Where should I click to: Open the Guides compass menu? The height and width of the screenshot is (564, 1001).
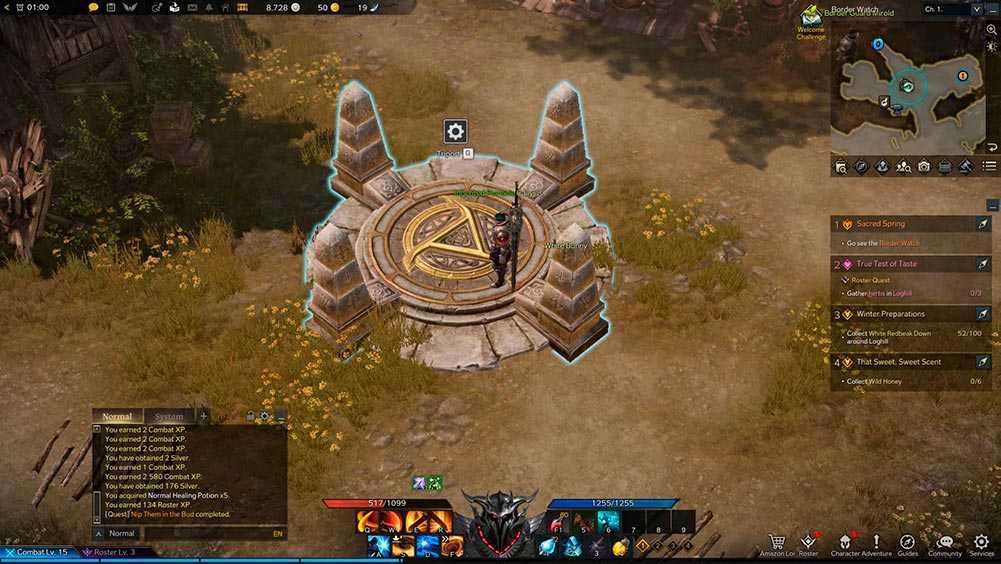point(908,541)
